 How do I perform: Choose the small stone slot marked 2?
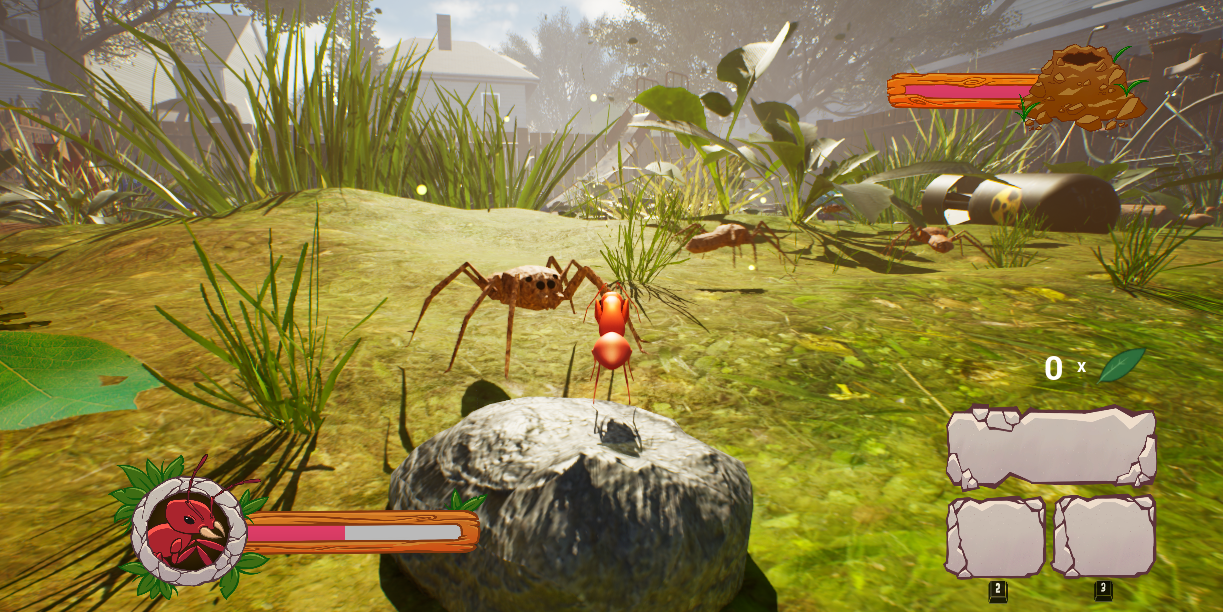click(995, 537)
